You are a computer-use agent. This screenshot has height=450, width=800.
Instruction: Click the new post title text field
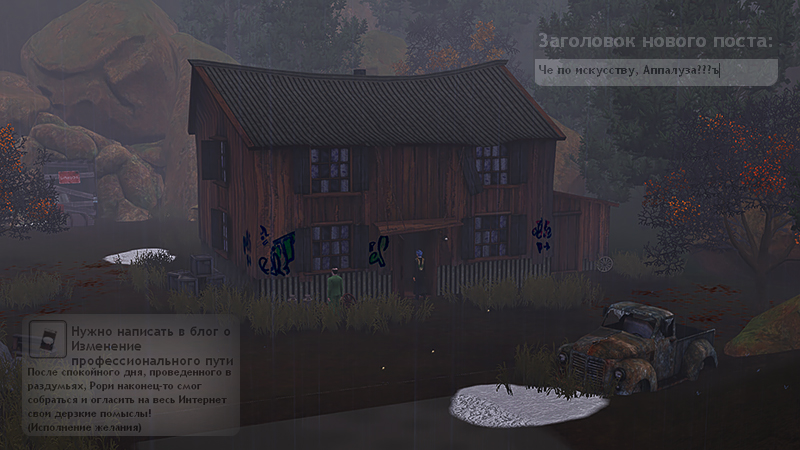pyautogui.click(x=656, y=71)
